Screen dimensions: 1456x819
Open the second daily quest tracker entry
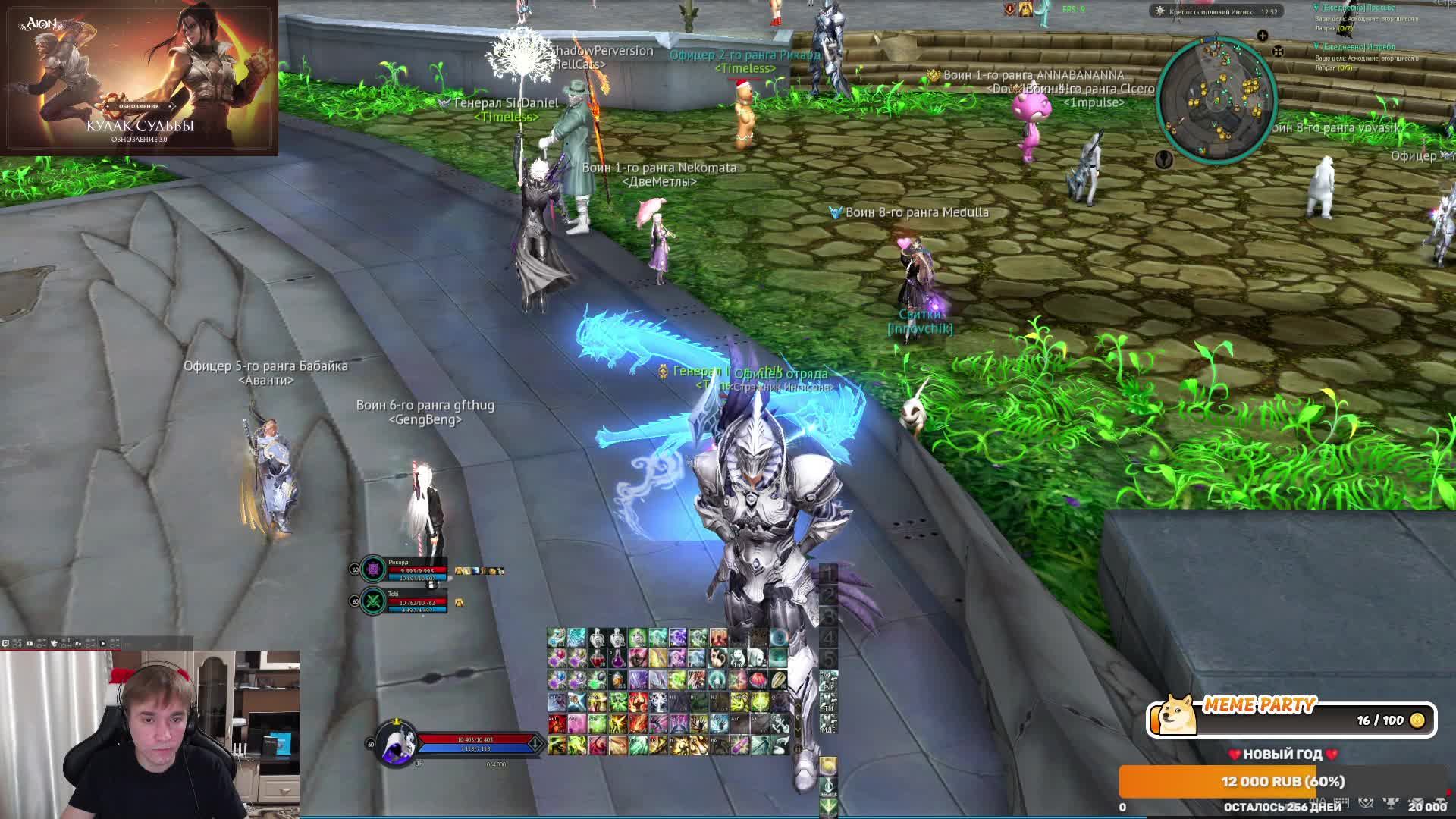point(1365,47)
